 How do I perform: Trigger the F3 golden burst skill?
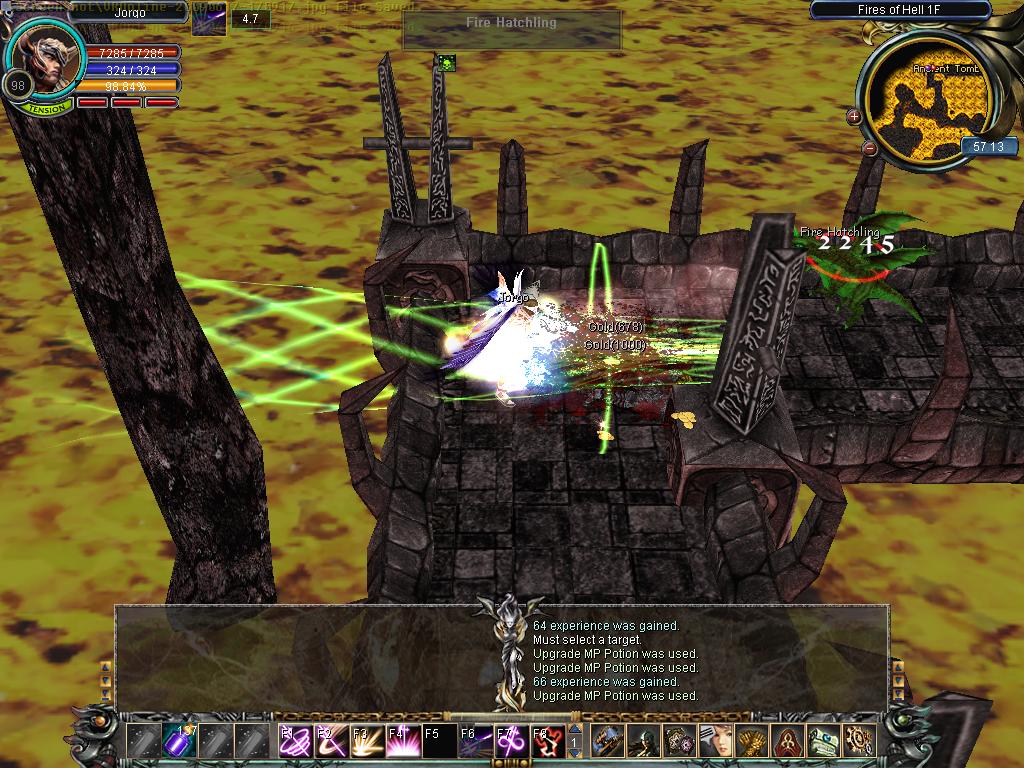tap(366, 741)
